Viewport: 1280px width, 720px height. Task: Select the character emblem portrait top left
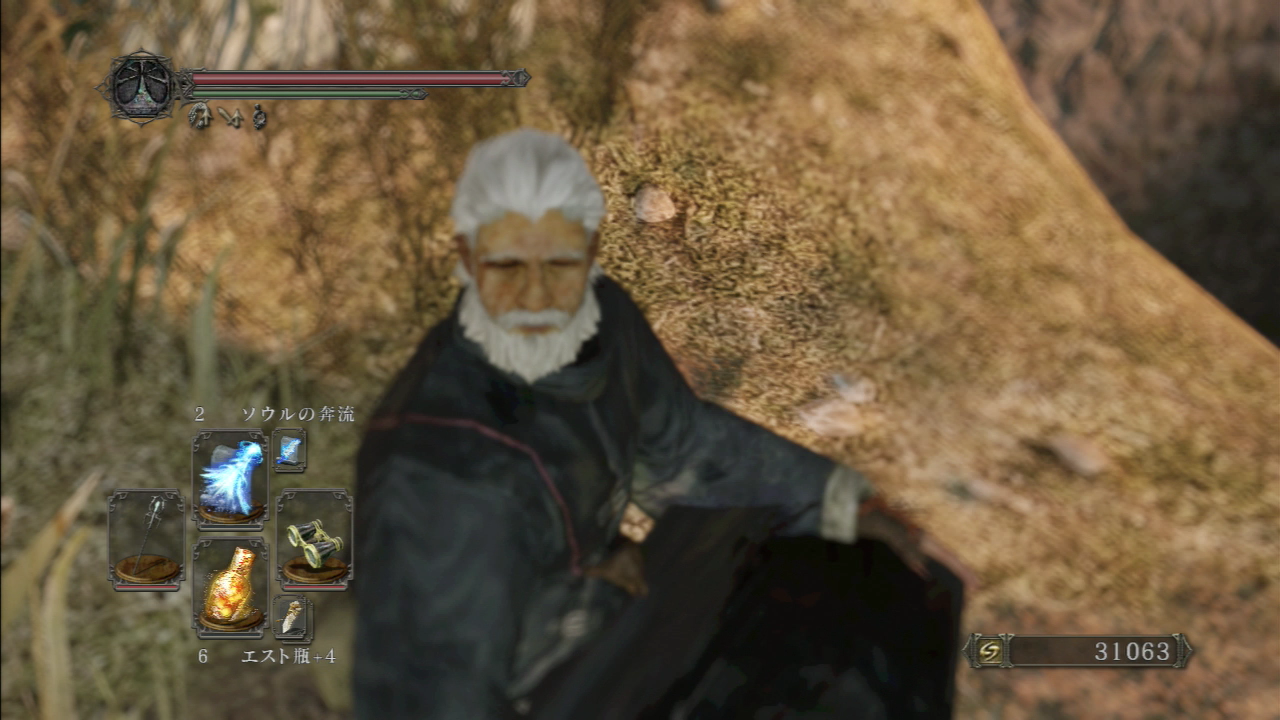140,85
